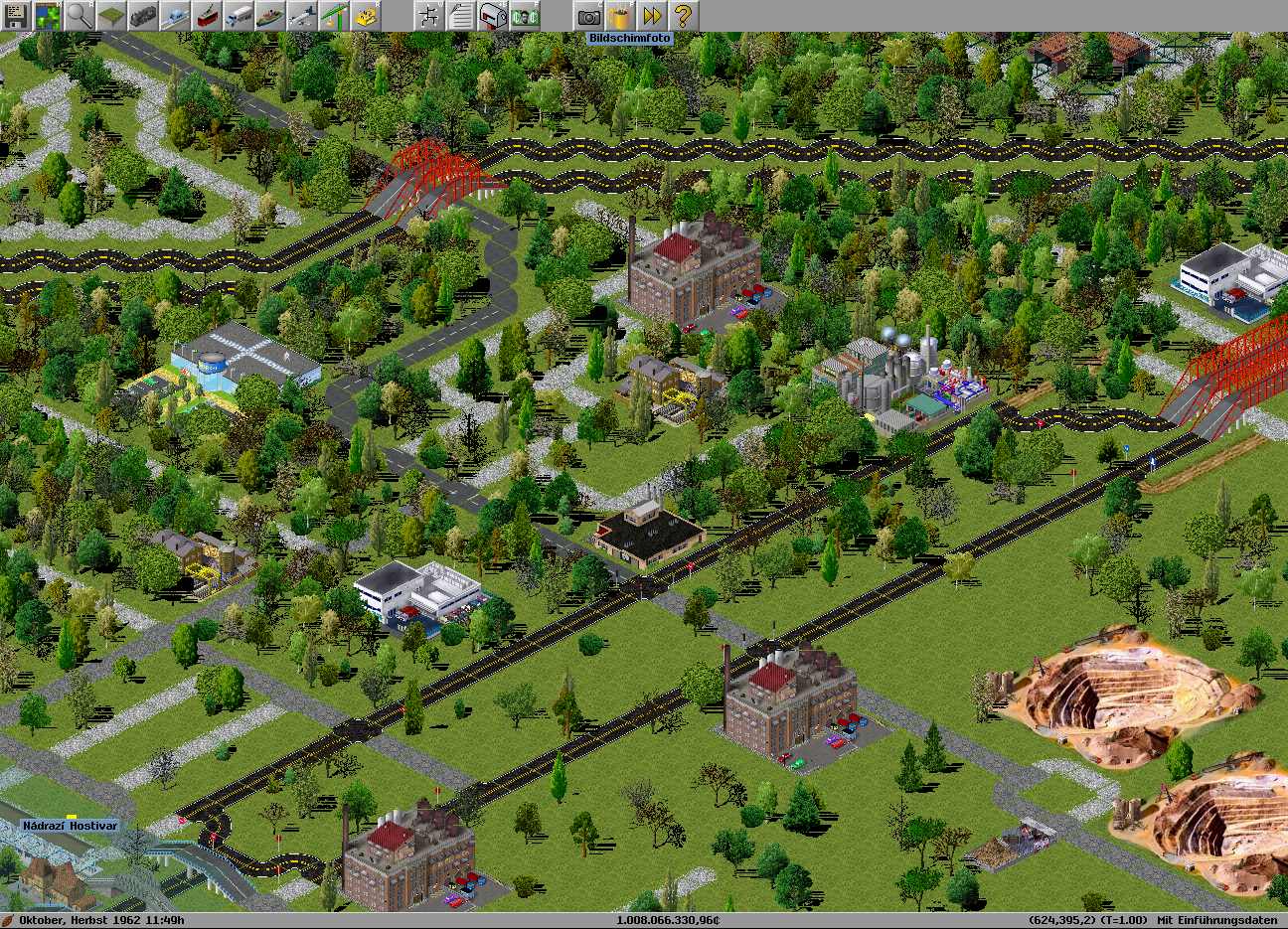
Task: Open the lists document menu
Action: click(x=461, y=16)
